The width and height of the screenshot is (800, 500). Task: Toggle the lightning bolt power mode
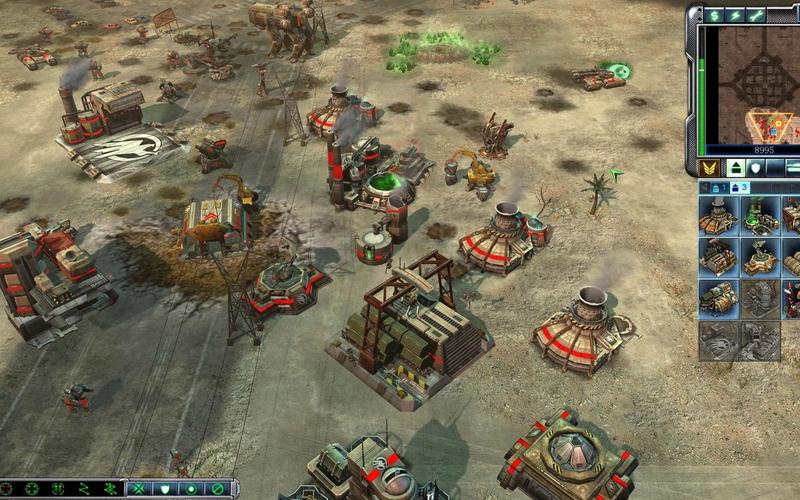click(x=735, y=15)
